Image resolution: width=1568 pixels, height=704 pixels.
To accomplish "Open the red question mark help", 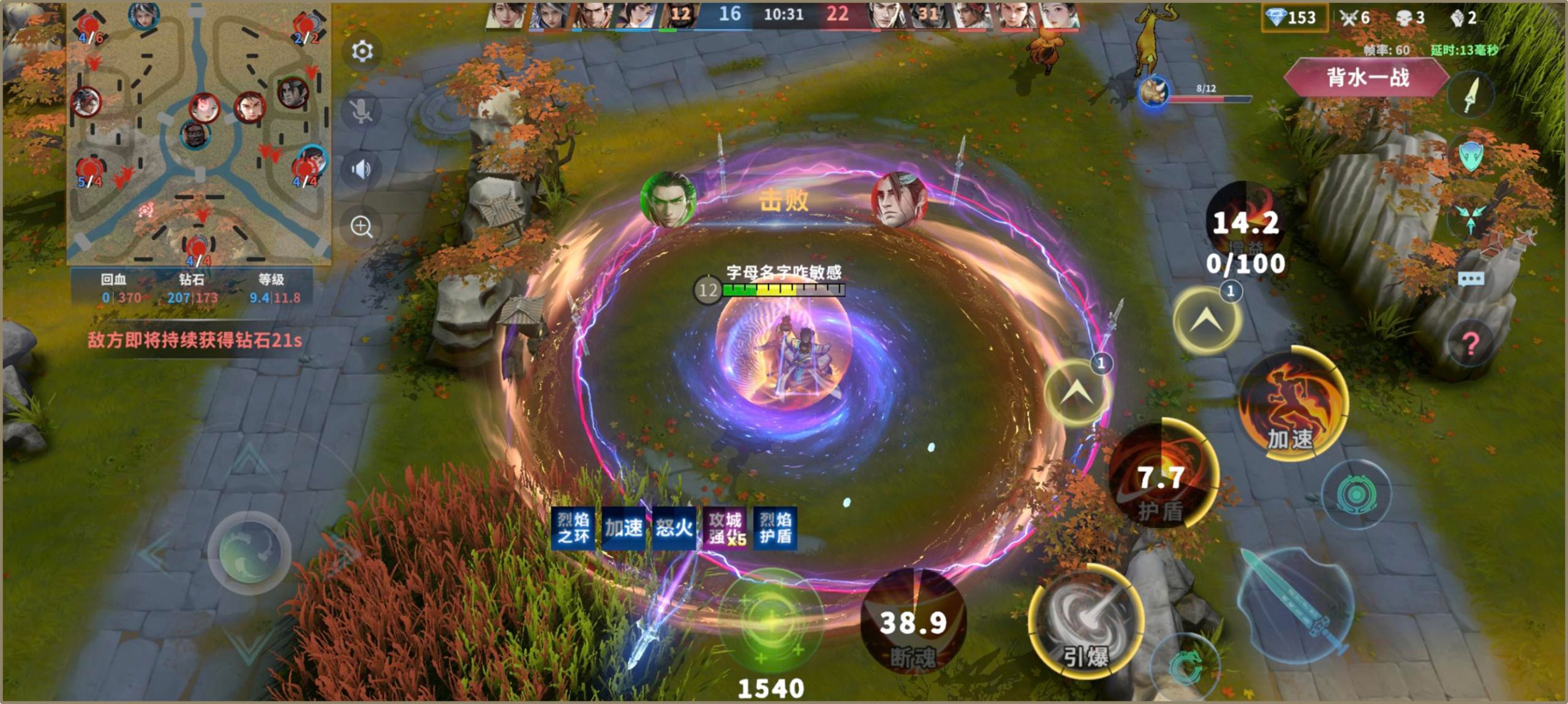I will pyautogui.click(x=1471, y=344).
